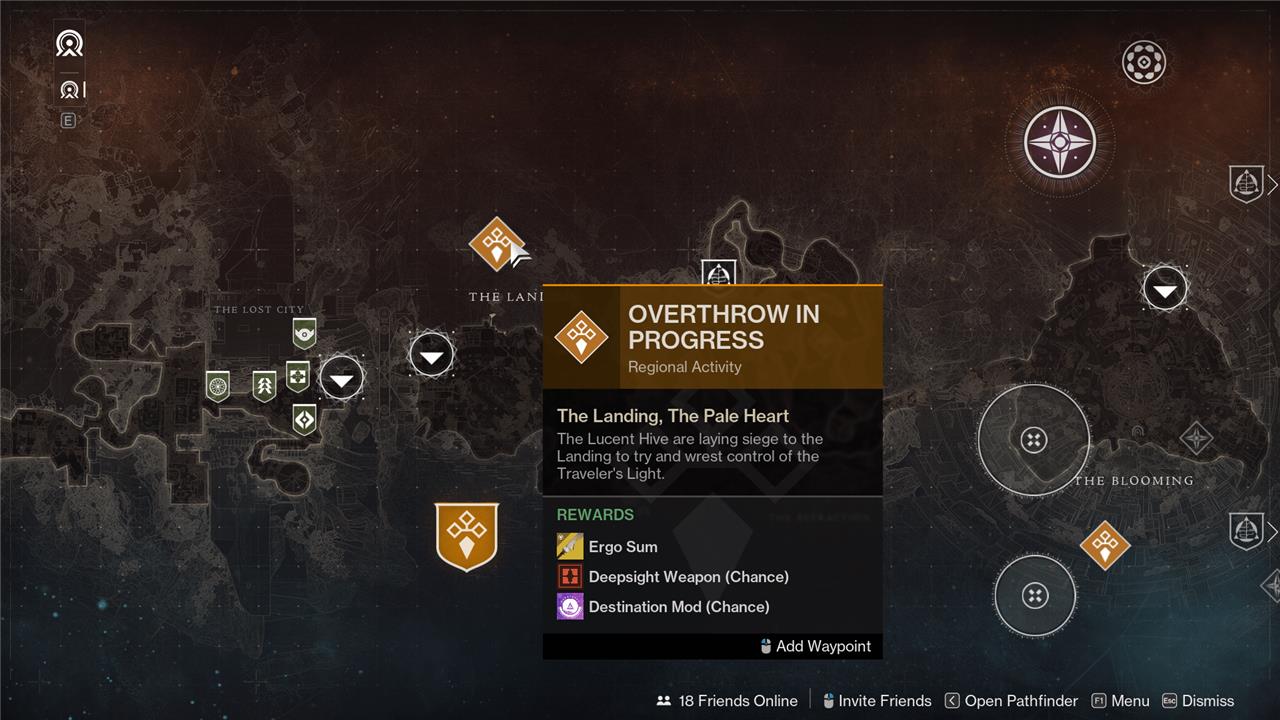Screen dimensions: 1280x720
Task: Select the landing zone arrow above The Blooming
Action: [x=1165, y=290]
